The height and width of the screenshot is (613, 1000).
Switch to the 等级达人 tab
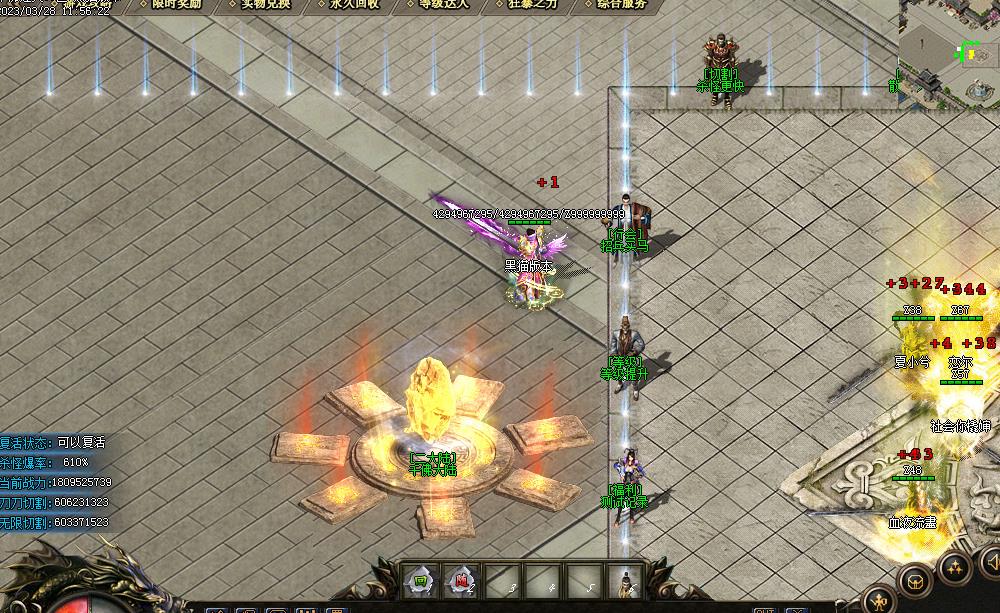[x=445, y=4]
